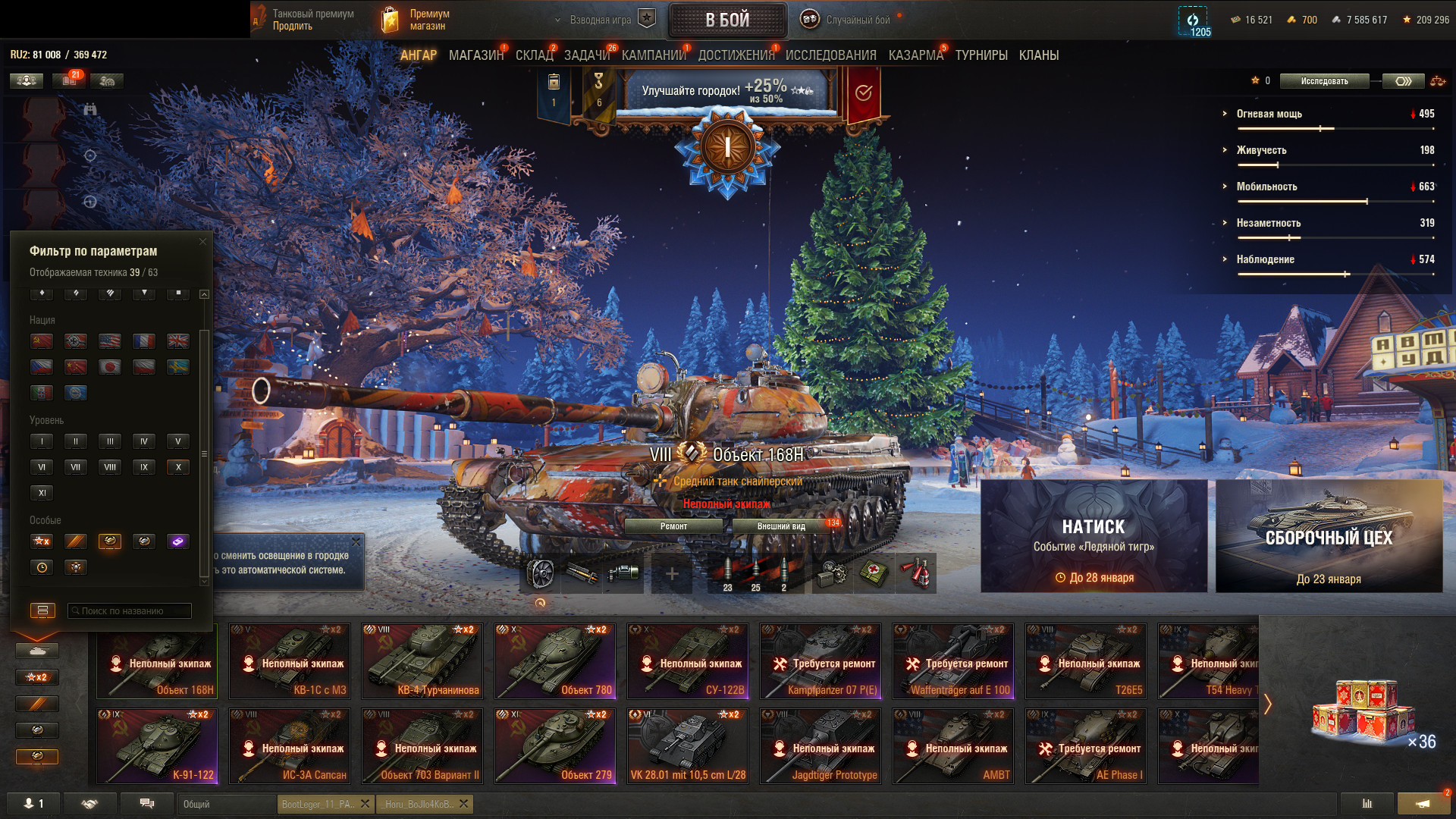Select the Jagdtiger Prototype vehicle card

coord(821,746)
